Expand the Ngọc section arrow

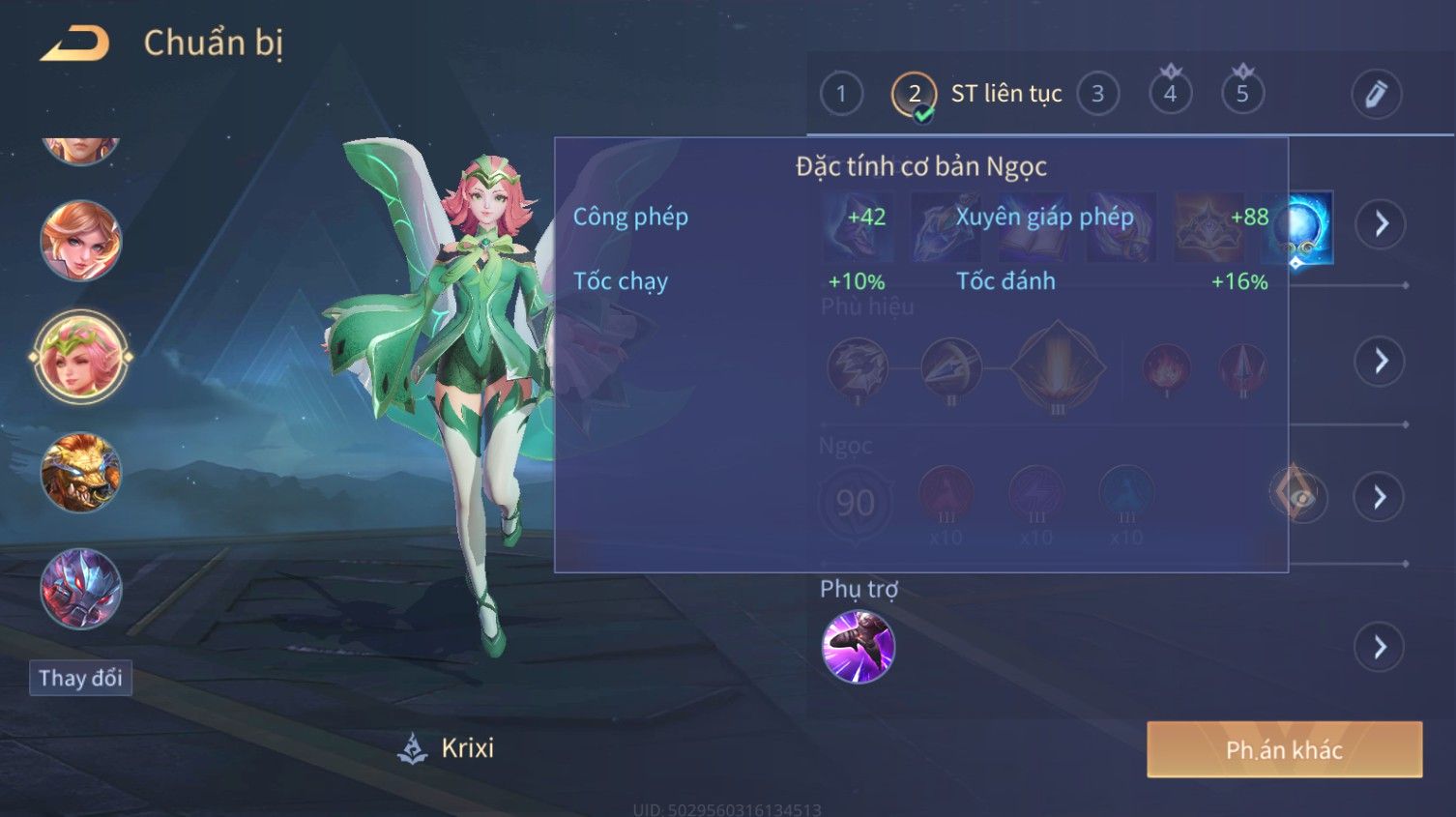click(x=1380, y=497)
